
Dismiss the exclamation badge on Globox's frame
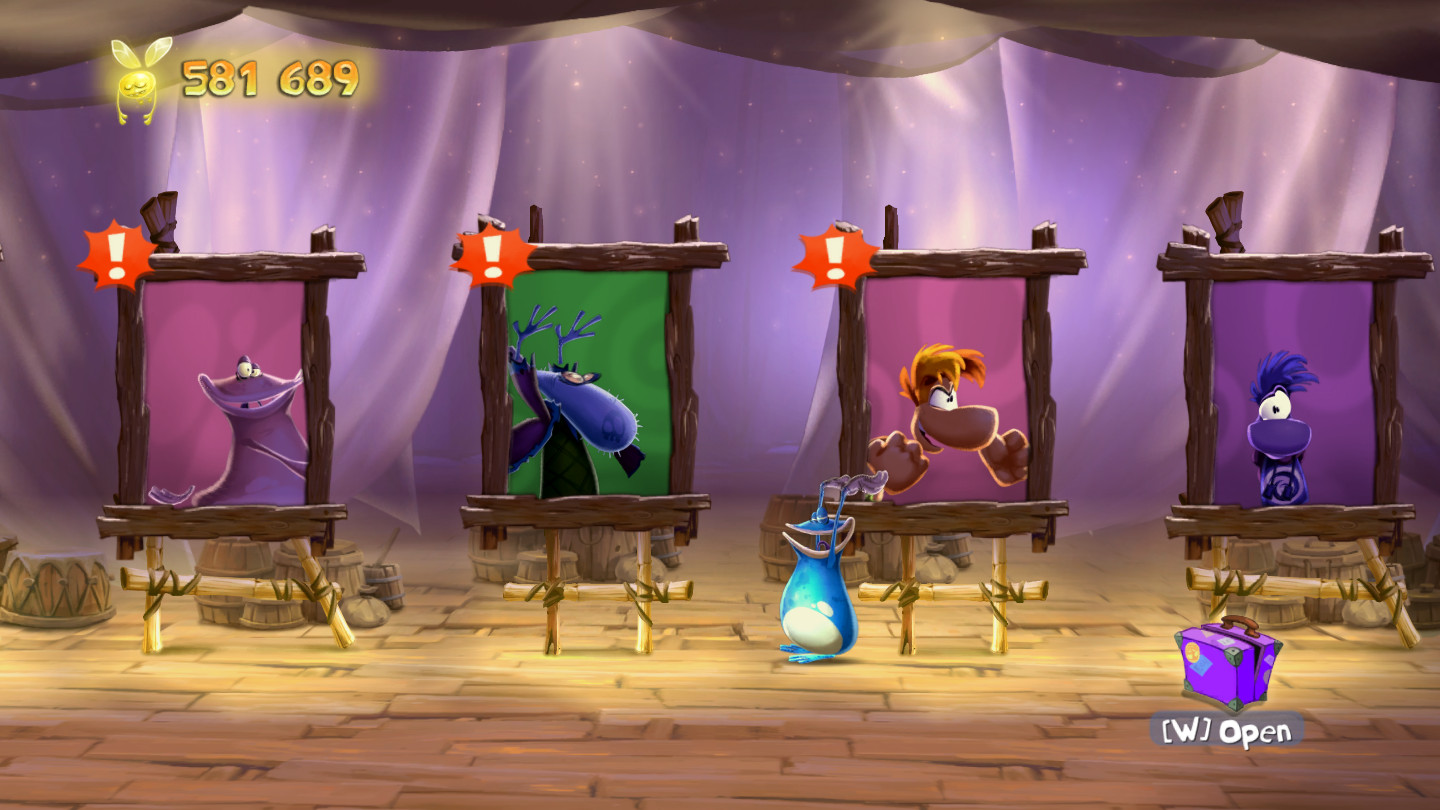pos(119,255)
